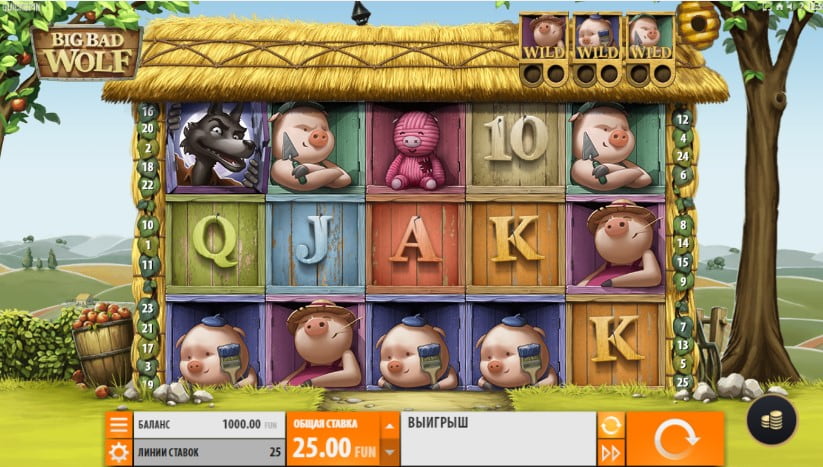Spin the reels with the orange button
Viewport: 823px width, 467px height.
tap(674, 438)
